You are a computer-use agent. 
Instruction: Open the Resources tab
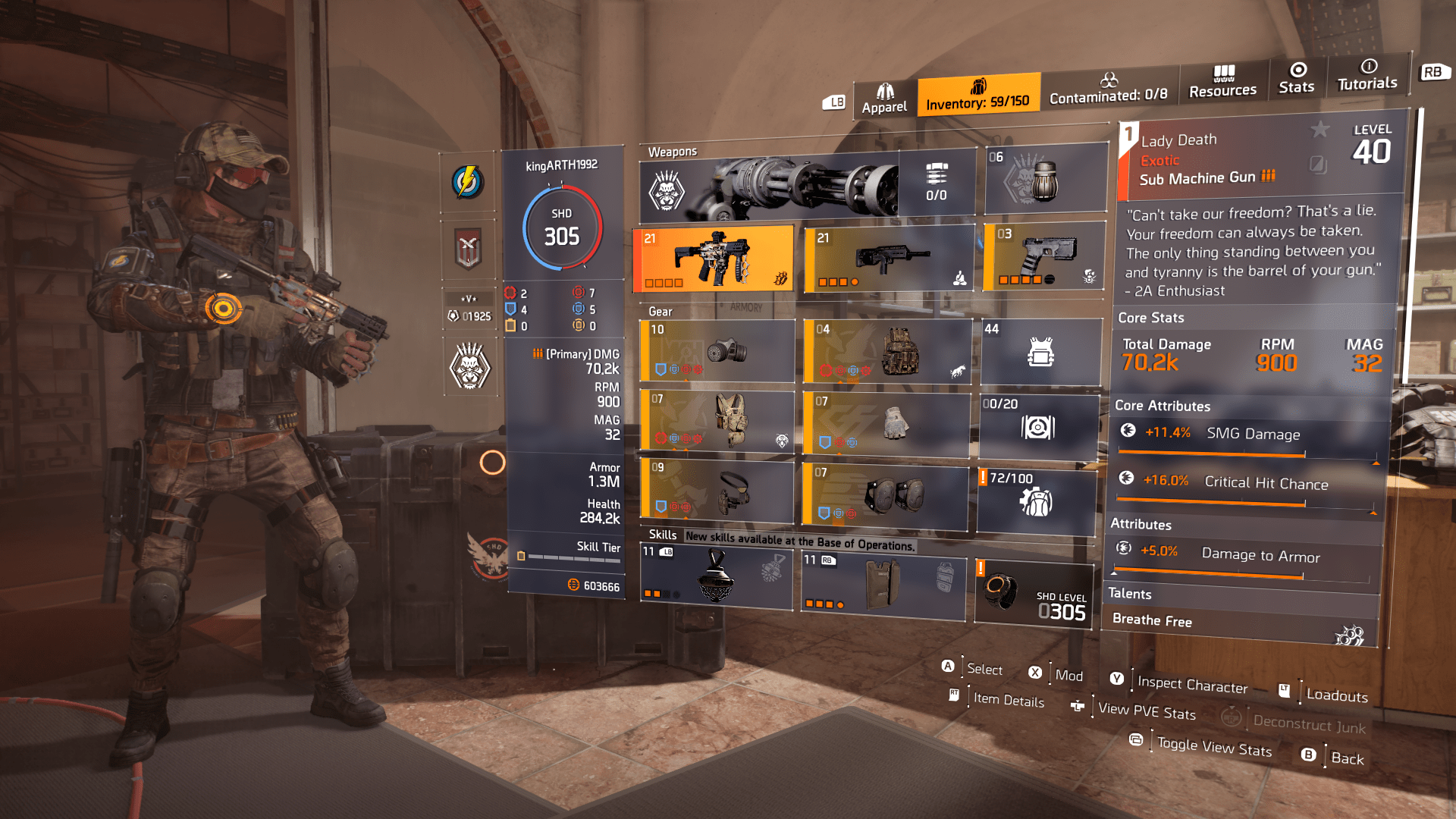1222,82
